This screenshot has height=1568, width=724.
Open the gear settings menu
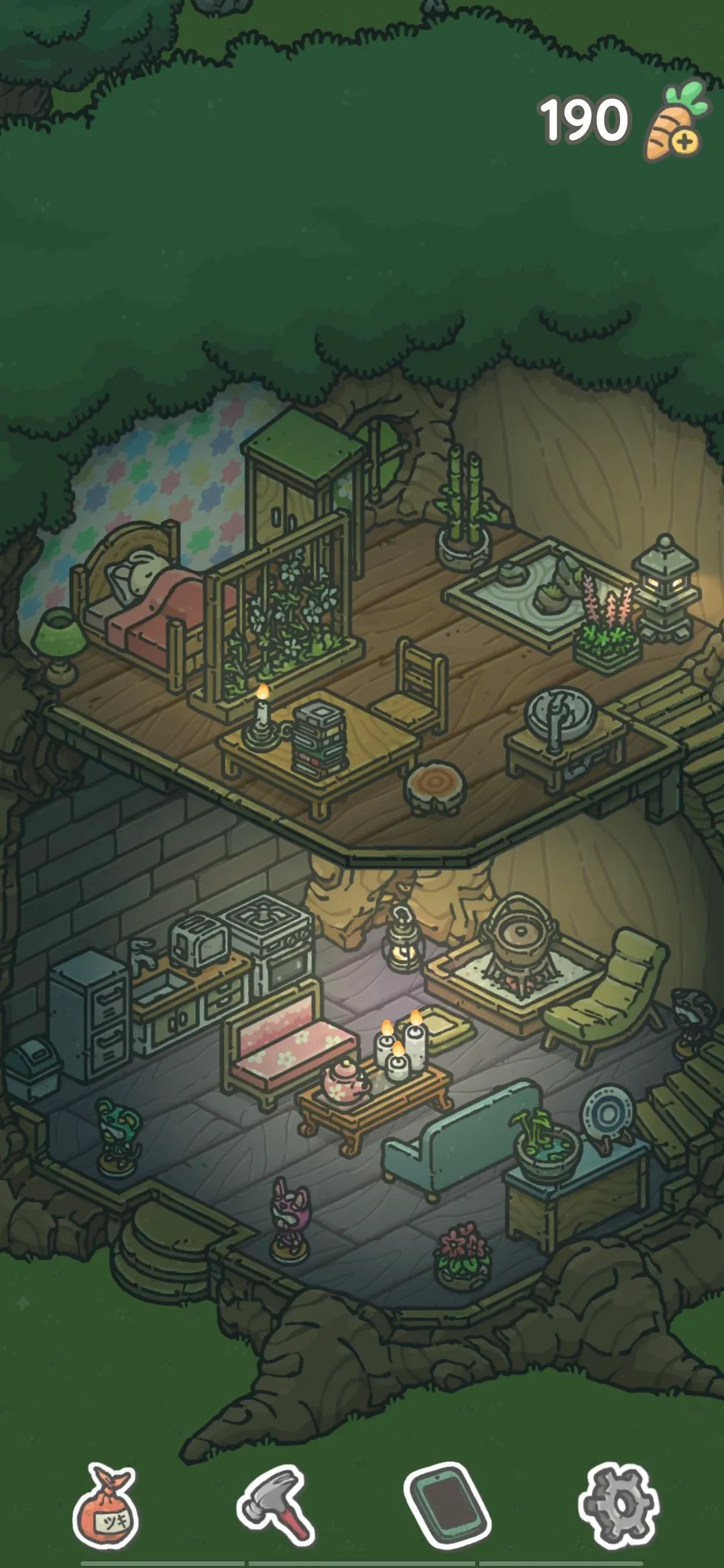(619, 1504)
